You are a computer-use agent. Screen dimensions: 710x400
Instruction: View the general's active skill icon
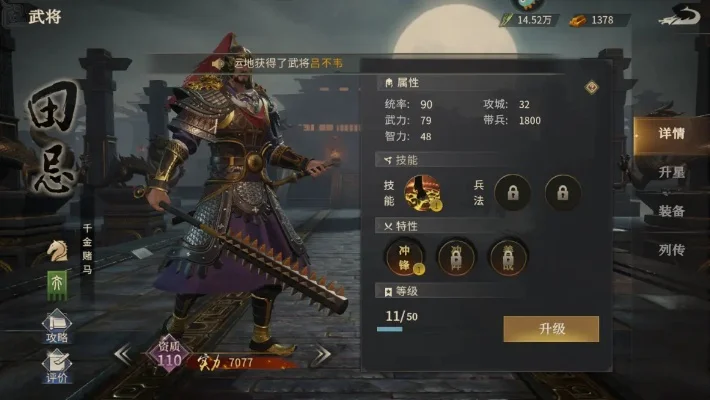point(425,192)
